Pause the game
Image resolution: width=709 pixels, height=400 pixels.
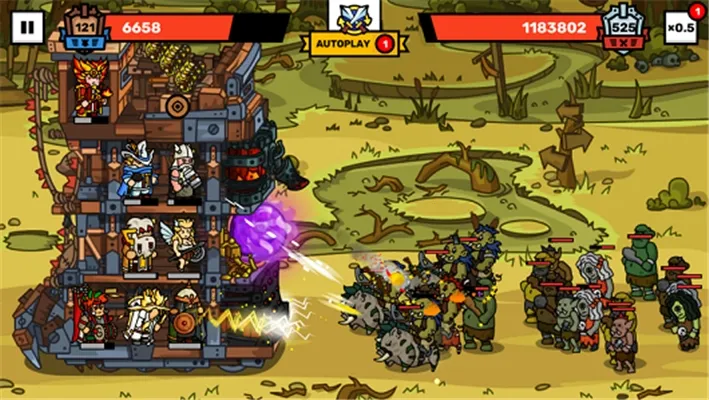[27, 27]
